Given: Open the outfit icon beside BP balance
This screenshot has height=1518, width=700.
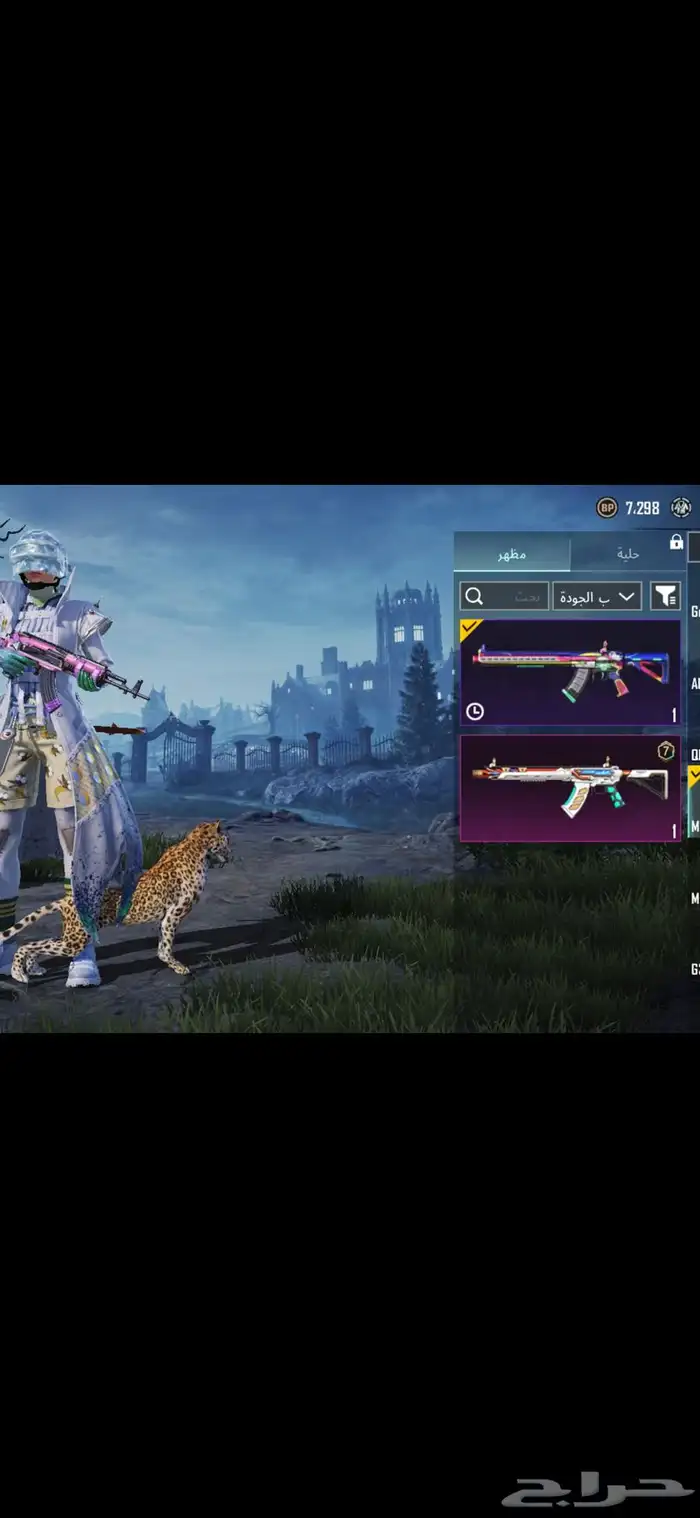Looking at the screenshot, I should pyautogui.click(x=682, y=508).
